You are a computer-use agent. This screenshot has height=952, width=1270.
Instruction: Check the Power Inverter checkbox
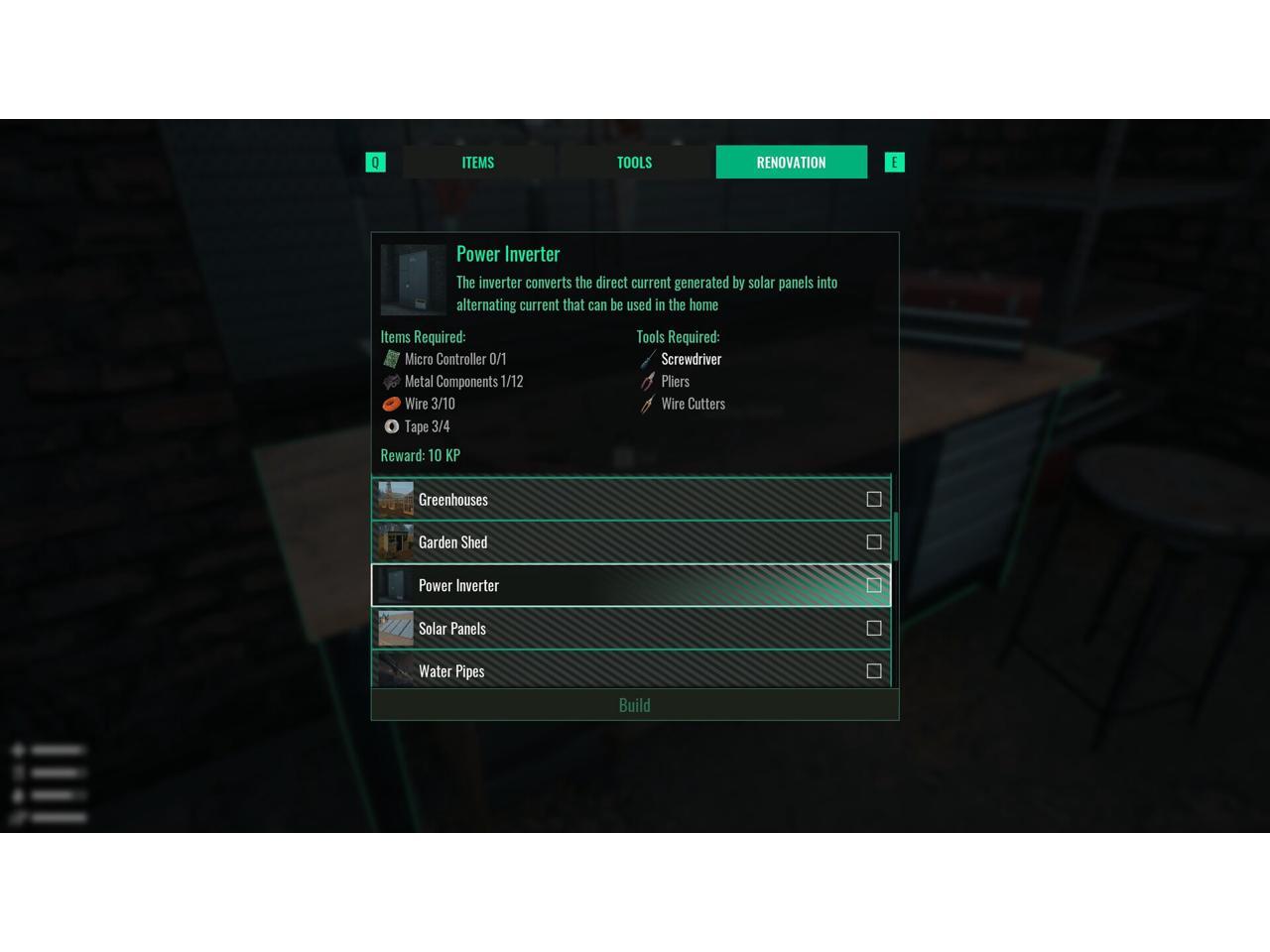(x=874, y=586)
